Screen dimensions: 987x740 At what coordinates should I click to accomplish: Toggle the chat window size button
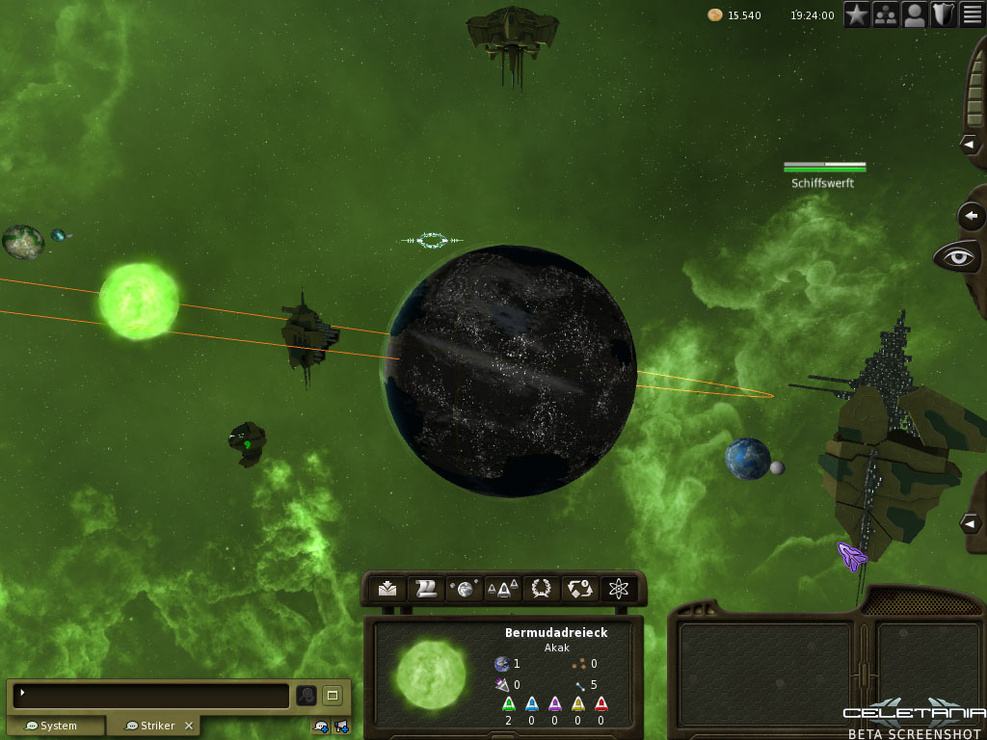332,695
